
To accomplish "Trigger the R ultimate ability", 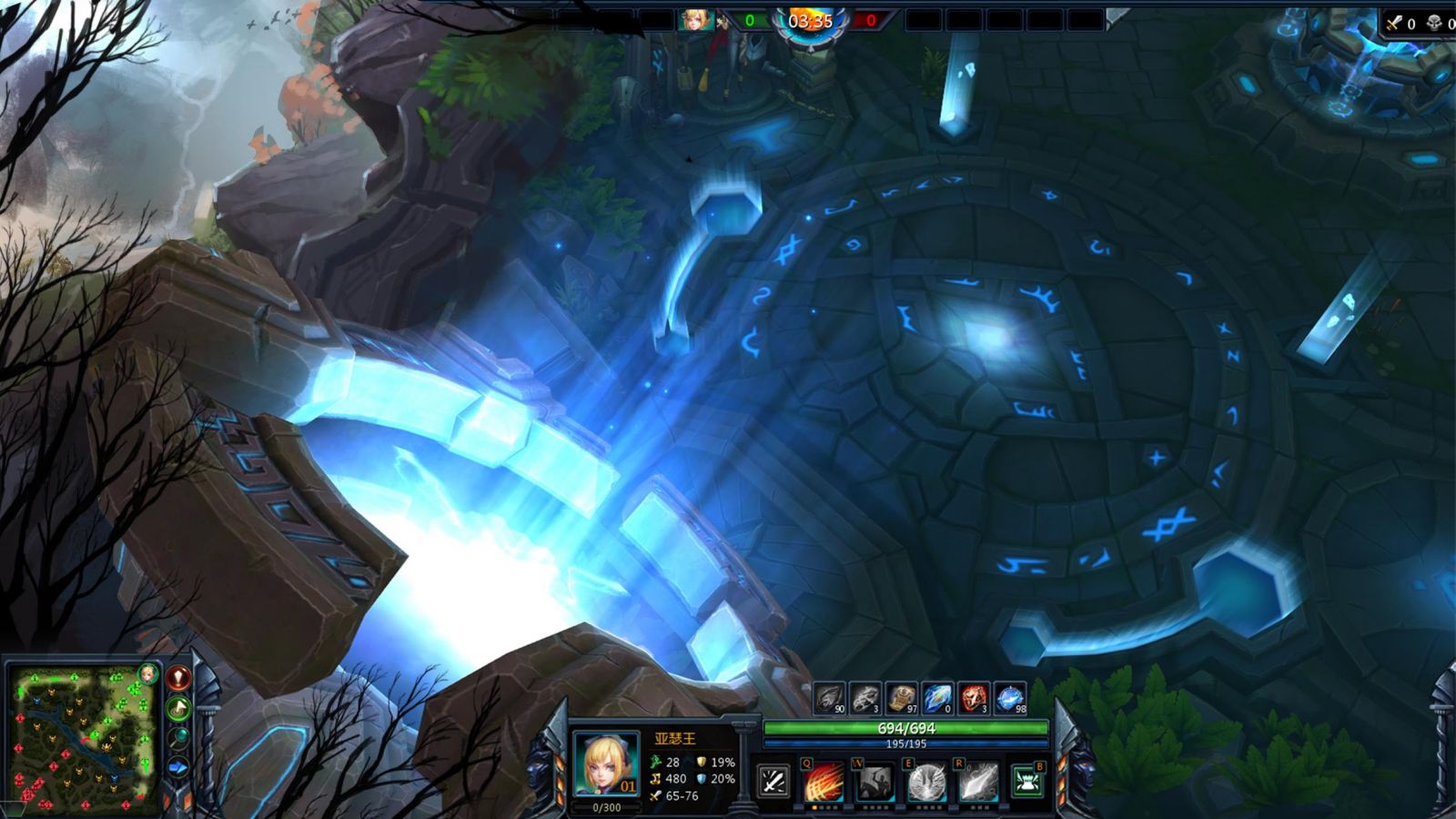I will [977, 782].
